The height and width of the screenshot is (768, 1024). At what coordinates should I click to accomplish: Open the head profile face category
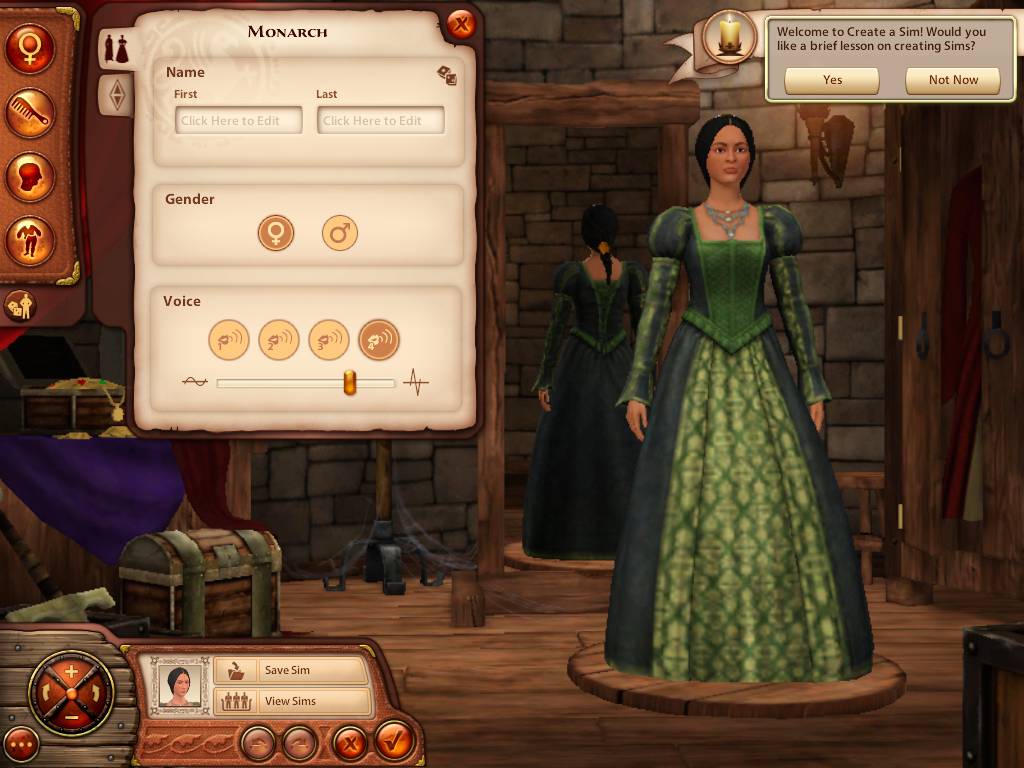[x=29, y=176]
